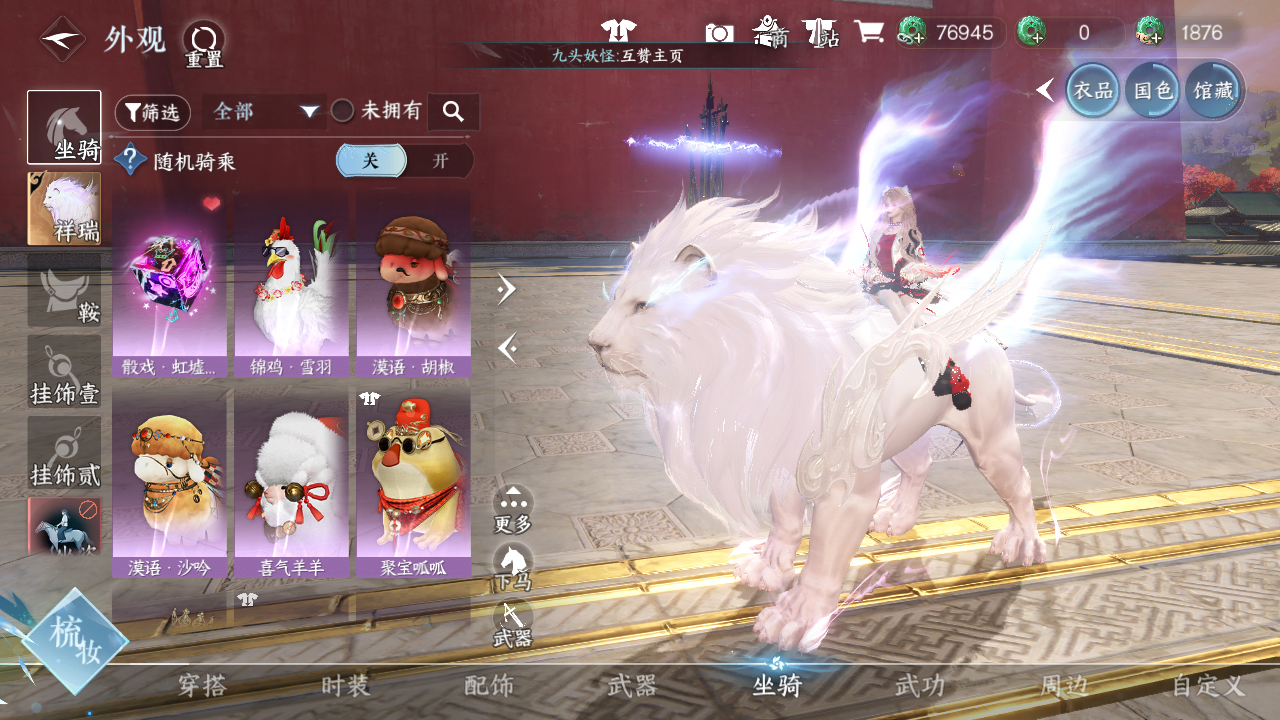Switch to the 祥瑞 side category

coord(64,209)
